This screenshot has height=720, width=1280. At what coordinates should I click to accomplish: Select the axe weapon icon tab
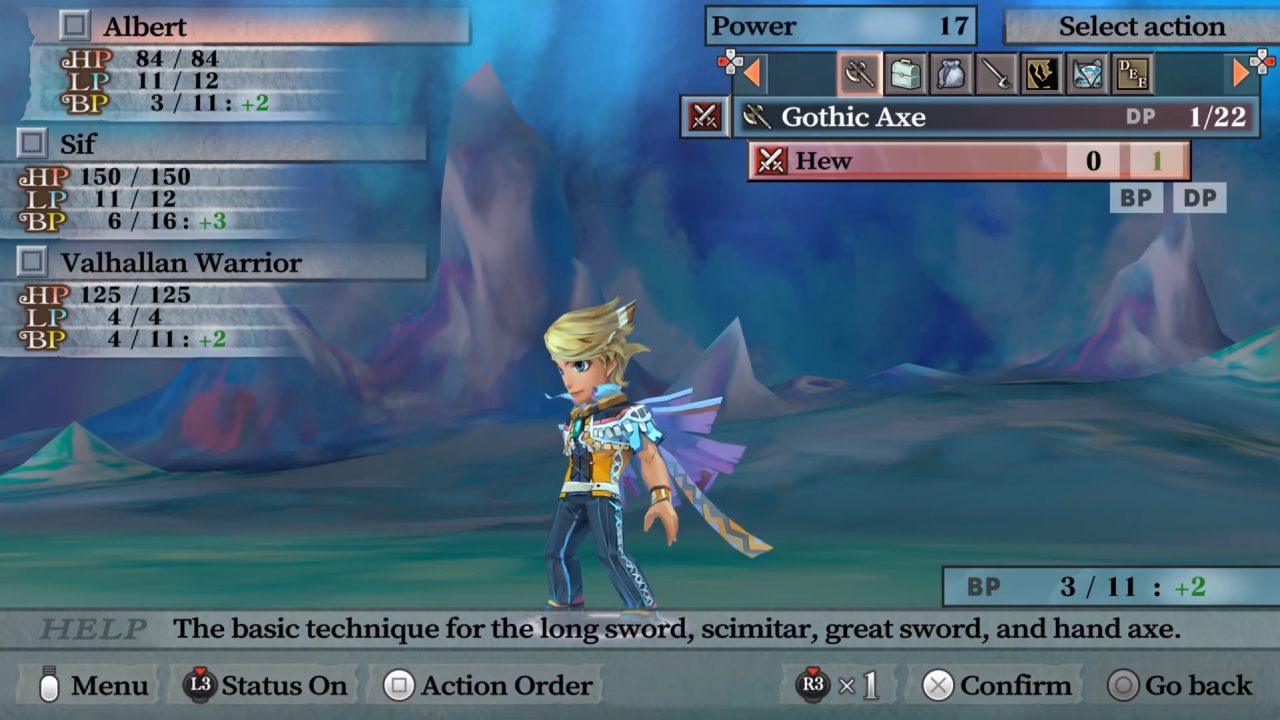click(859, 73)
